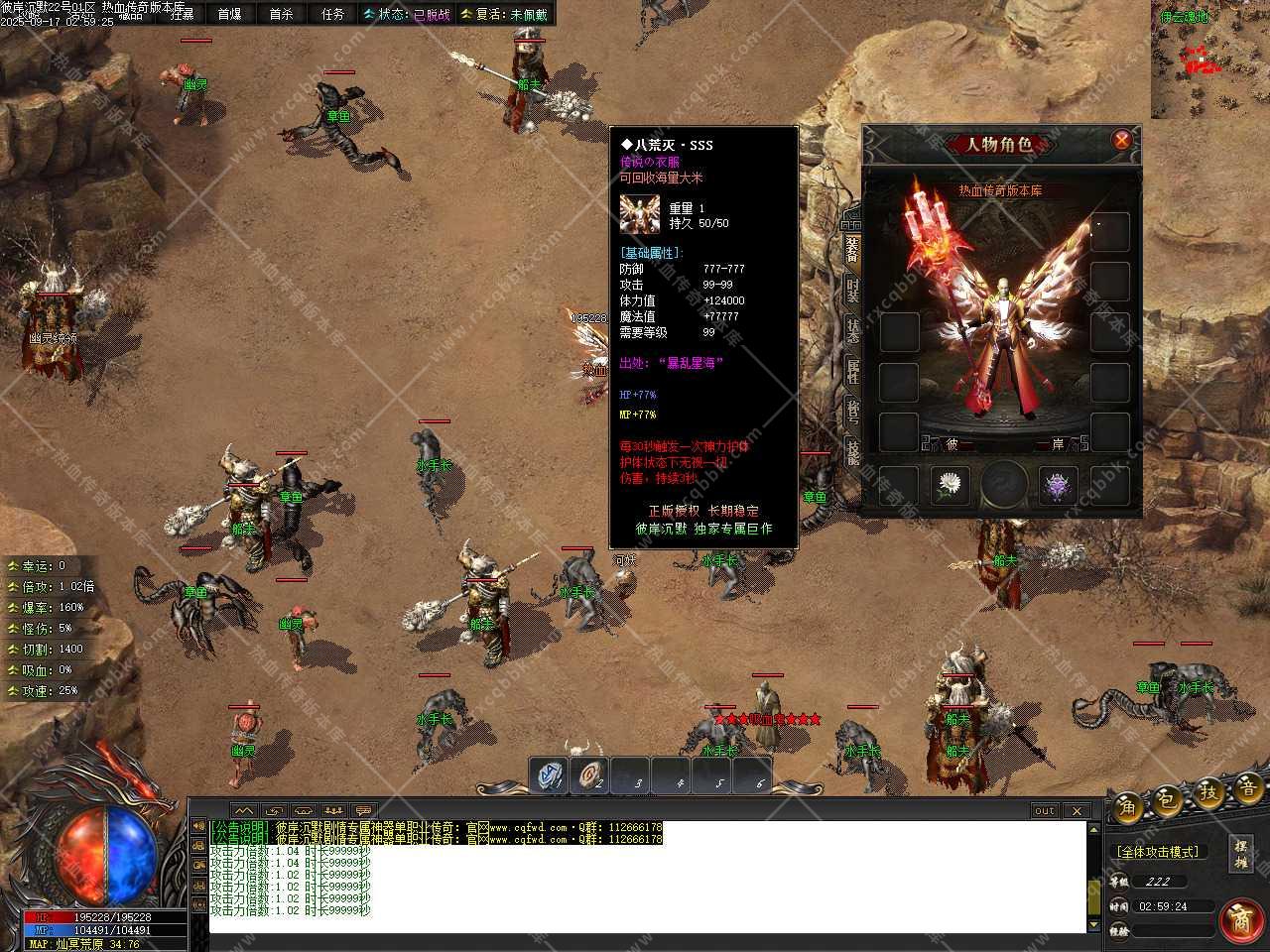Open the 首爆 first-drop menu
This screenshot has height=952, width=1270.
tap(229, 14)
